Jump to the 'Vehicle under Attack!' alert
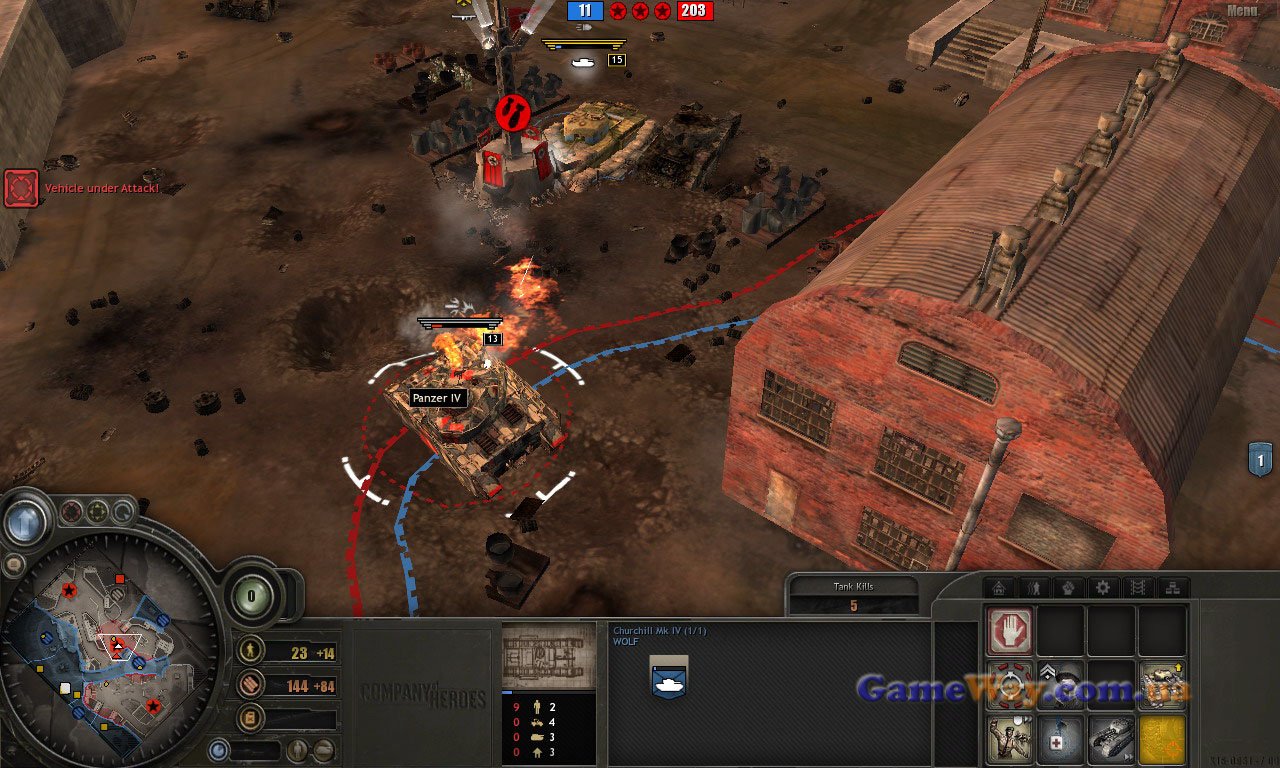1280x768 pixels. (21, 188)
